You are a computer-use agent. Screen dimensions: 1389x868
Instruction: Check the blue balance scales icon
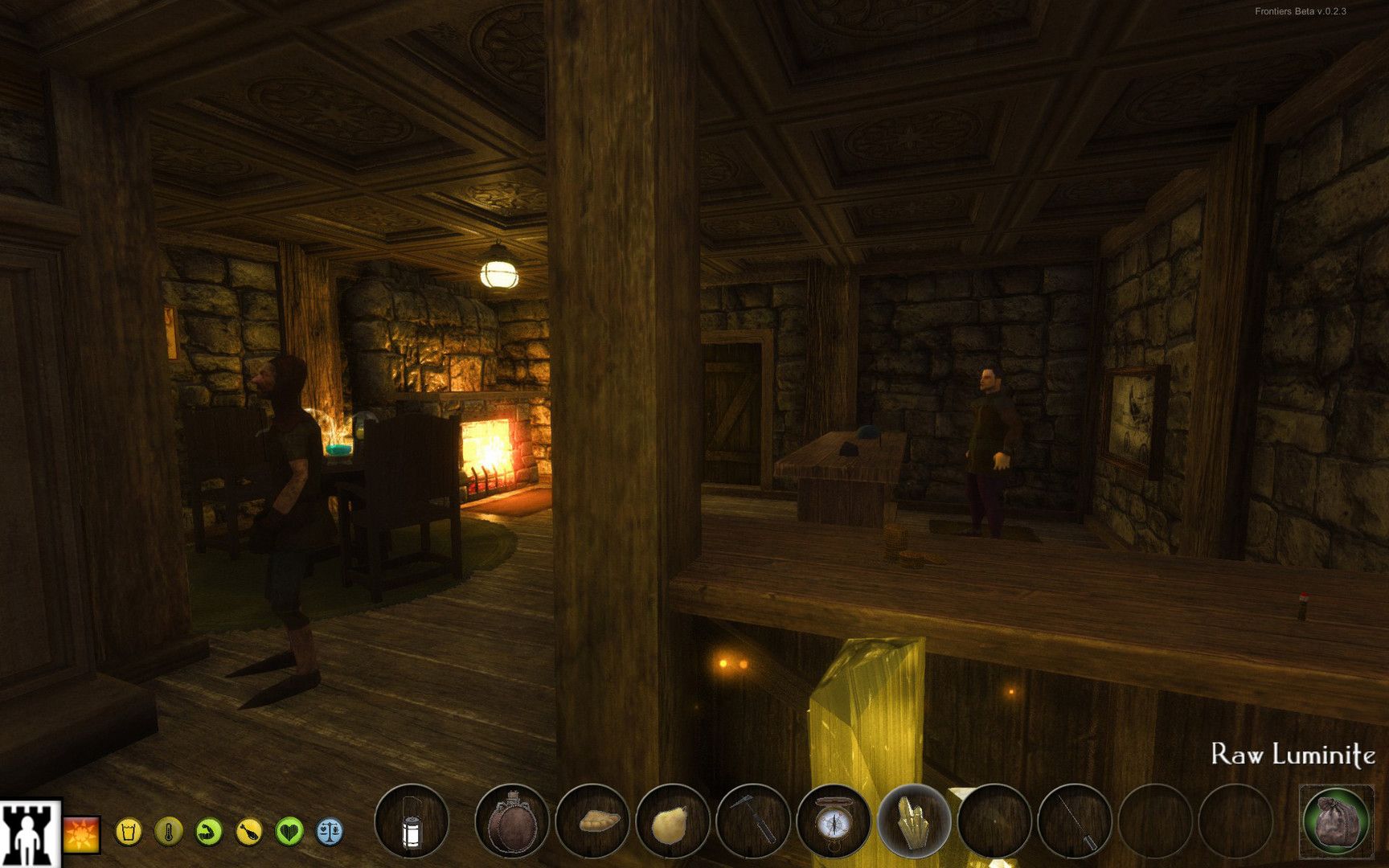(x=330, y=831)
